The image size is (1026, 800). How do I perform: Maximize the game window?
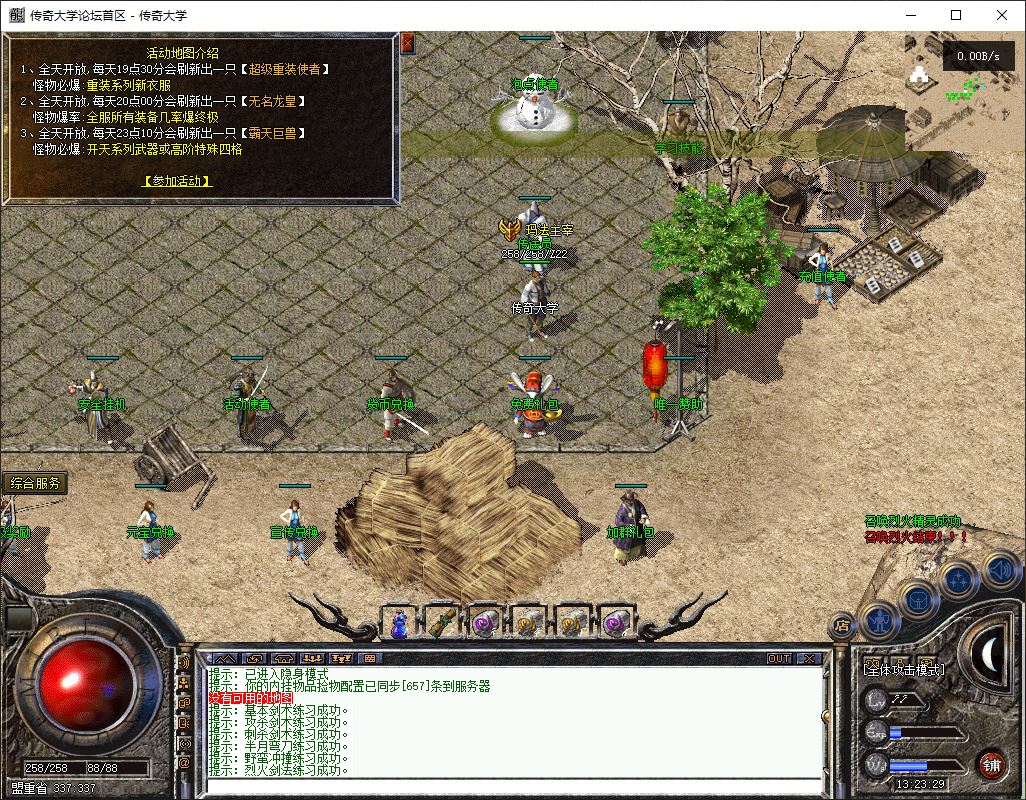(956, 15)
